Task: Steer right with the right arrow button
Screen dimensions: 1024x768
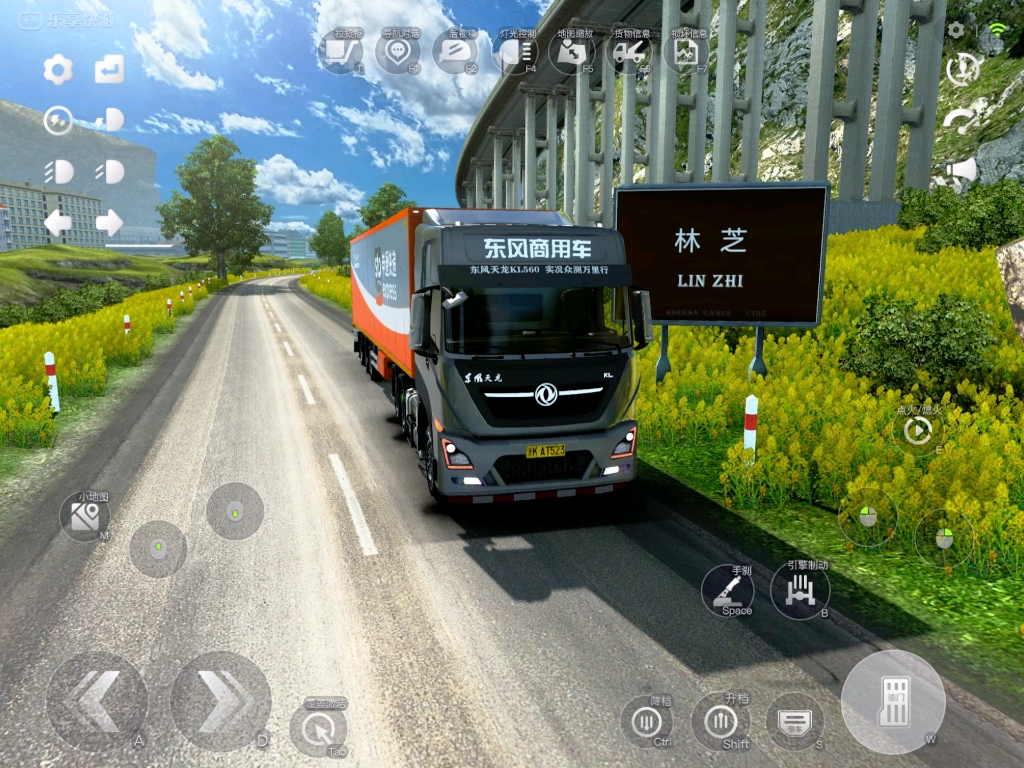Action: click(x=220, y=702)
